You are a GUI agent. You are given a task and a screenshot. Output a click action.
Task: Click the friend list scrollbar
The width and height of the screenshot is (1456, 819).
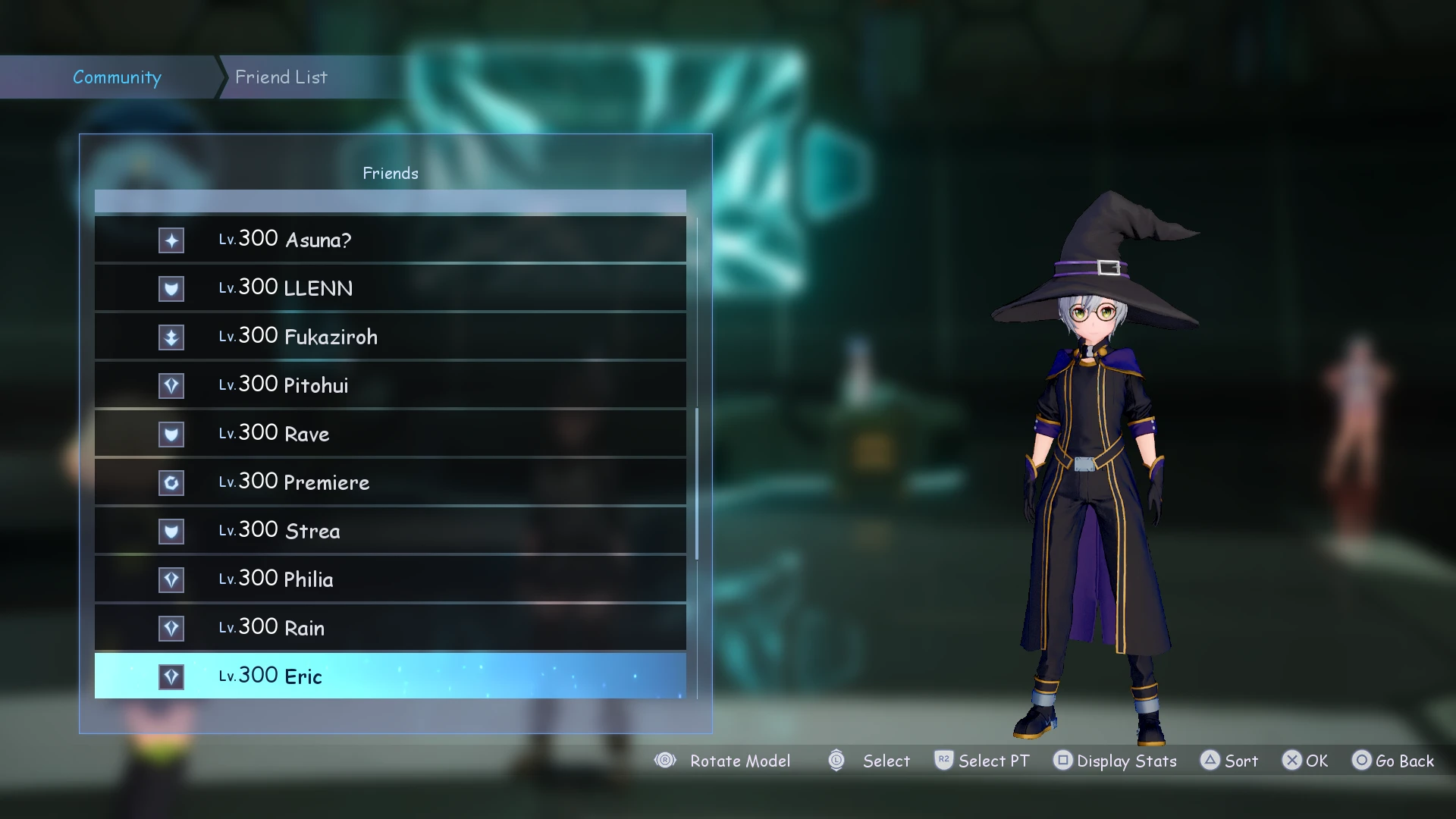pos(697,484)
